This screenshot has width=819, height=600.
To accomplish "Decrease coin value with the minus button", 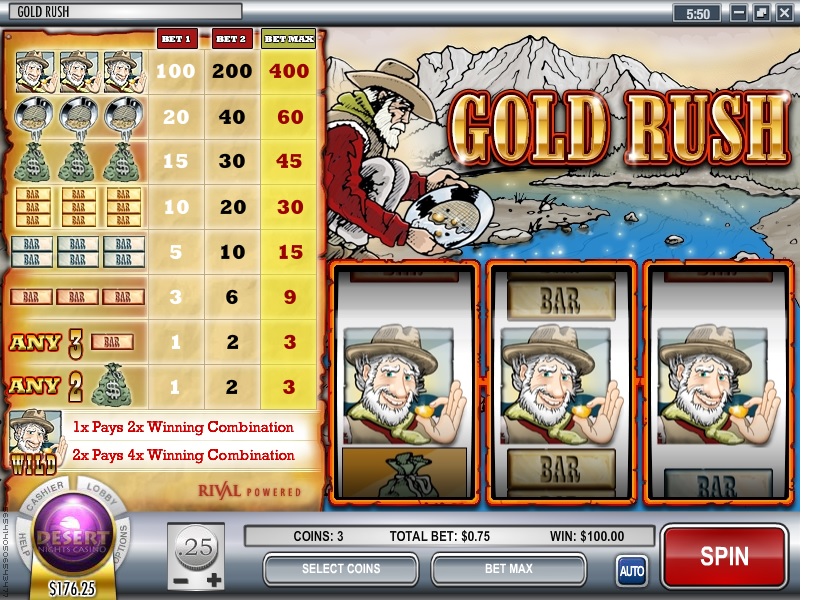I will pos(181,580).
